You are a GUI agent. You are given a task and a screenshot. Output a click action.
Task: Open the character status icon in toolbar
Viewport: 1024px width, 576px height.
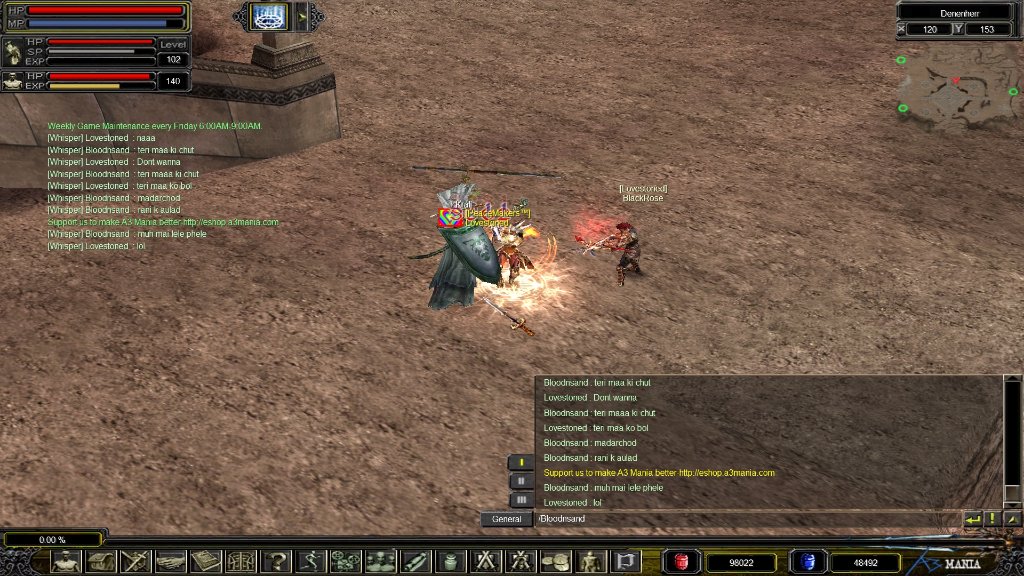point(66,561)
